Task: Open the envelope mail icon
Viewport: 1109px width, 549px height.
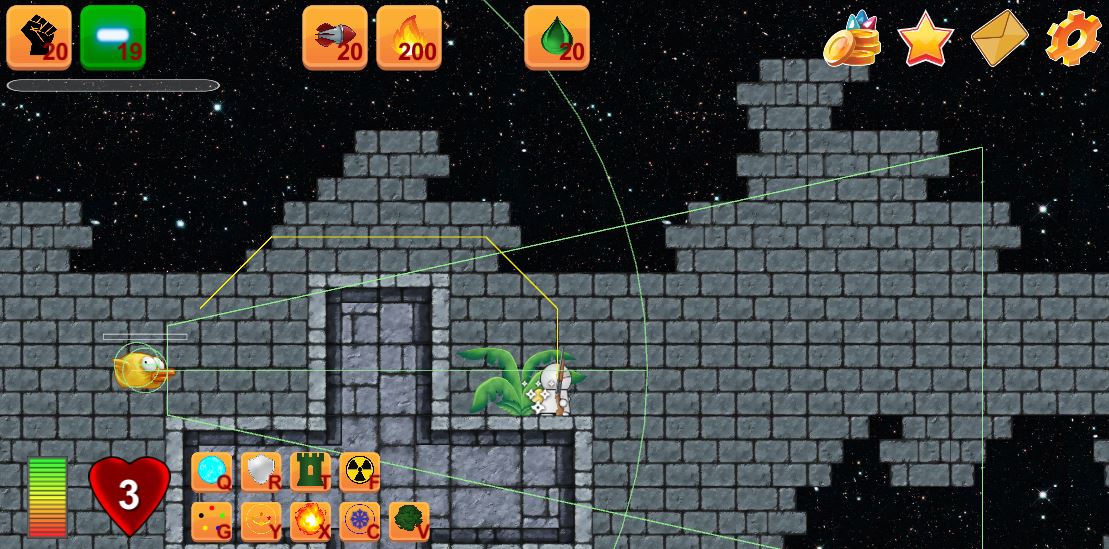Action: click(999, 39)
